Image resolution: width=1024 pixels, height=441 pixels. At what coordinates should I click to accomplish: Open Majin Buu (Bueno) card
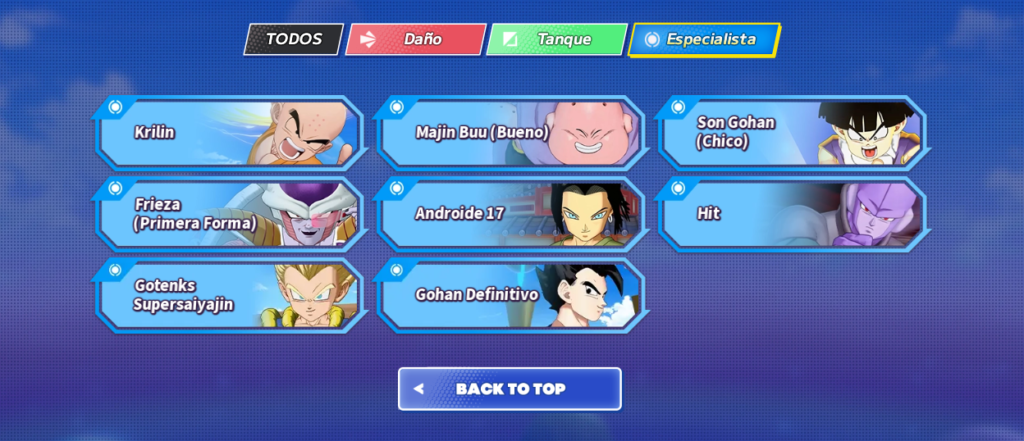[x=510, y=132]
